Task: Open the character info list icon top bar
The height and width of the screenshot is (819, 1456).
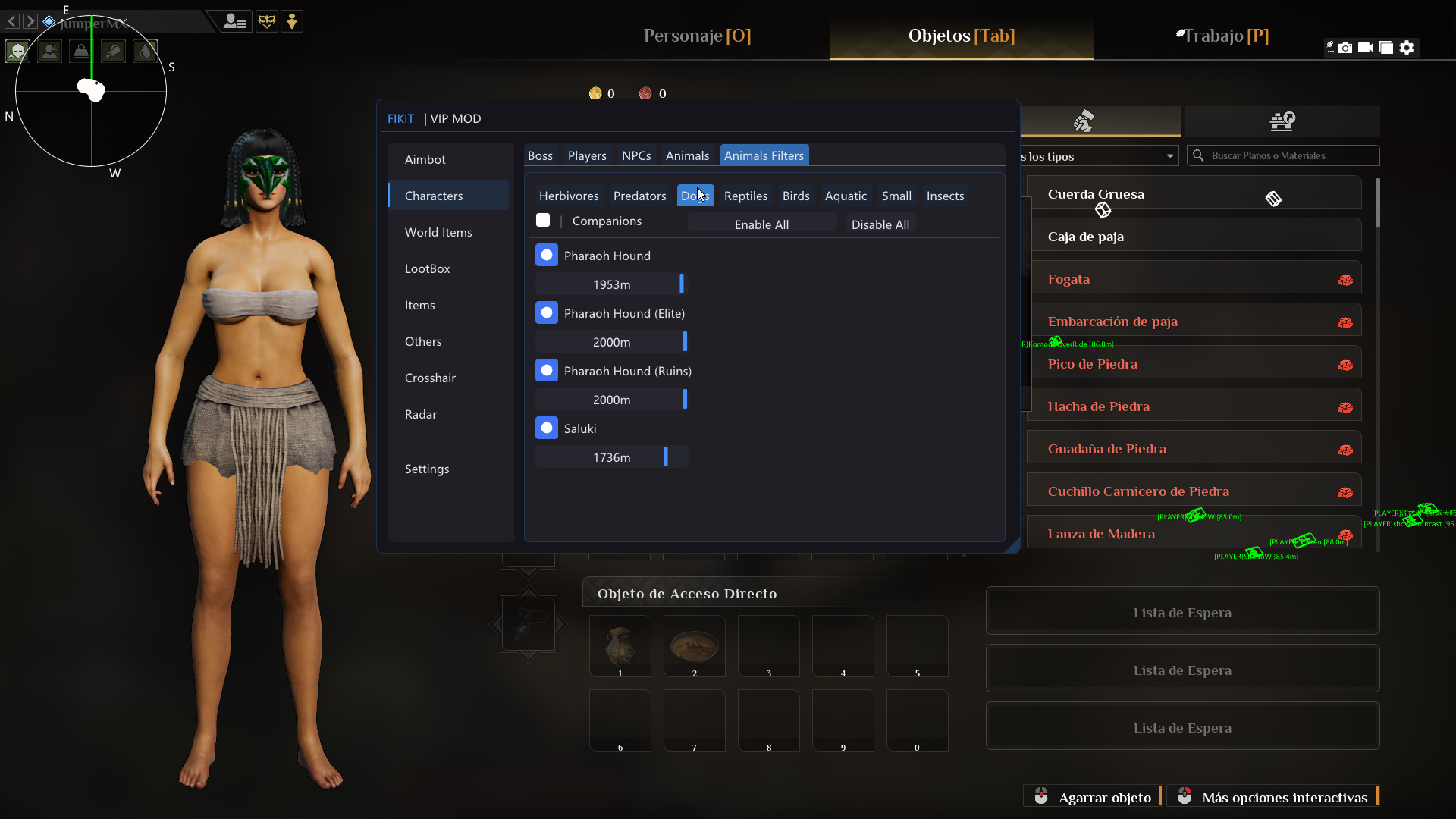Action: click(235, 21)
